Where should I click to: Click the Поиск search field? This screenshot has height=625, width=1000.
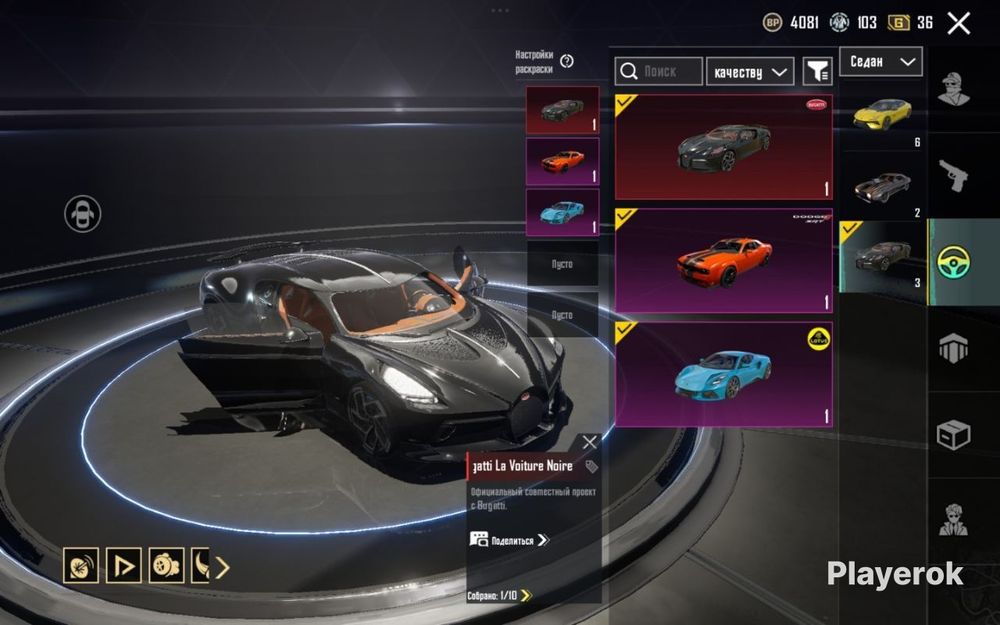coord(659,71)
